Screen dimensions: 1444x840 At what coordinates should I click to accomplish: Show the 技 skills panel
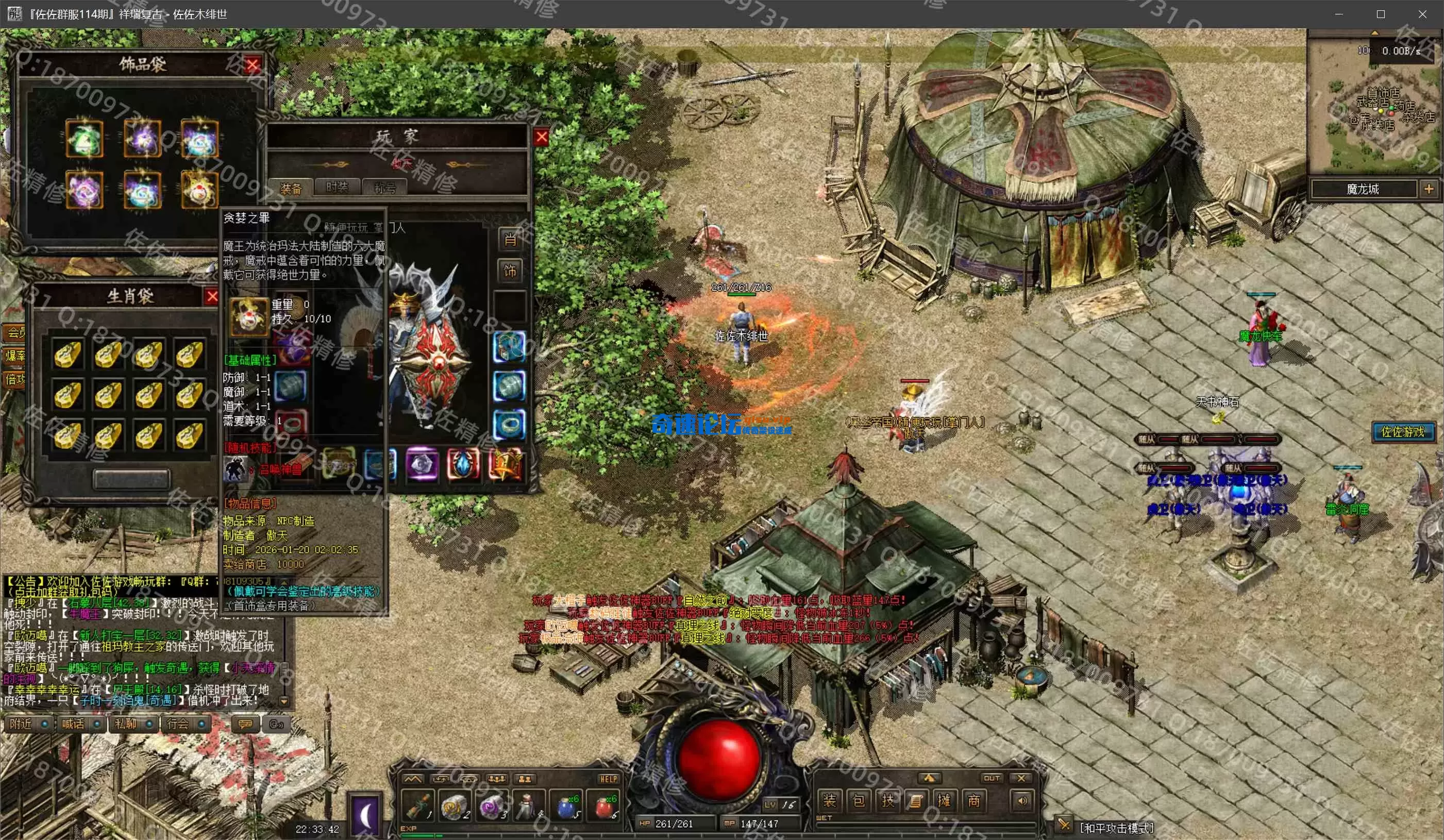click(x=887, y=800)
